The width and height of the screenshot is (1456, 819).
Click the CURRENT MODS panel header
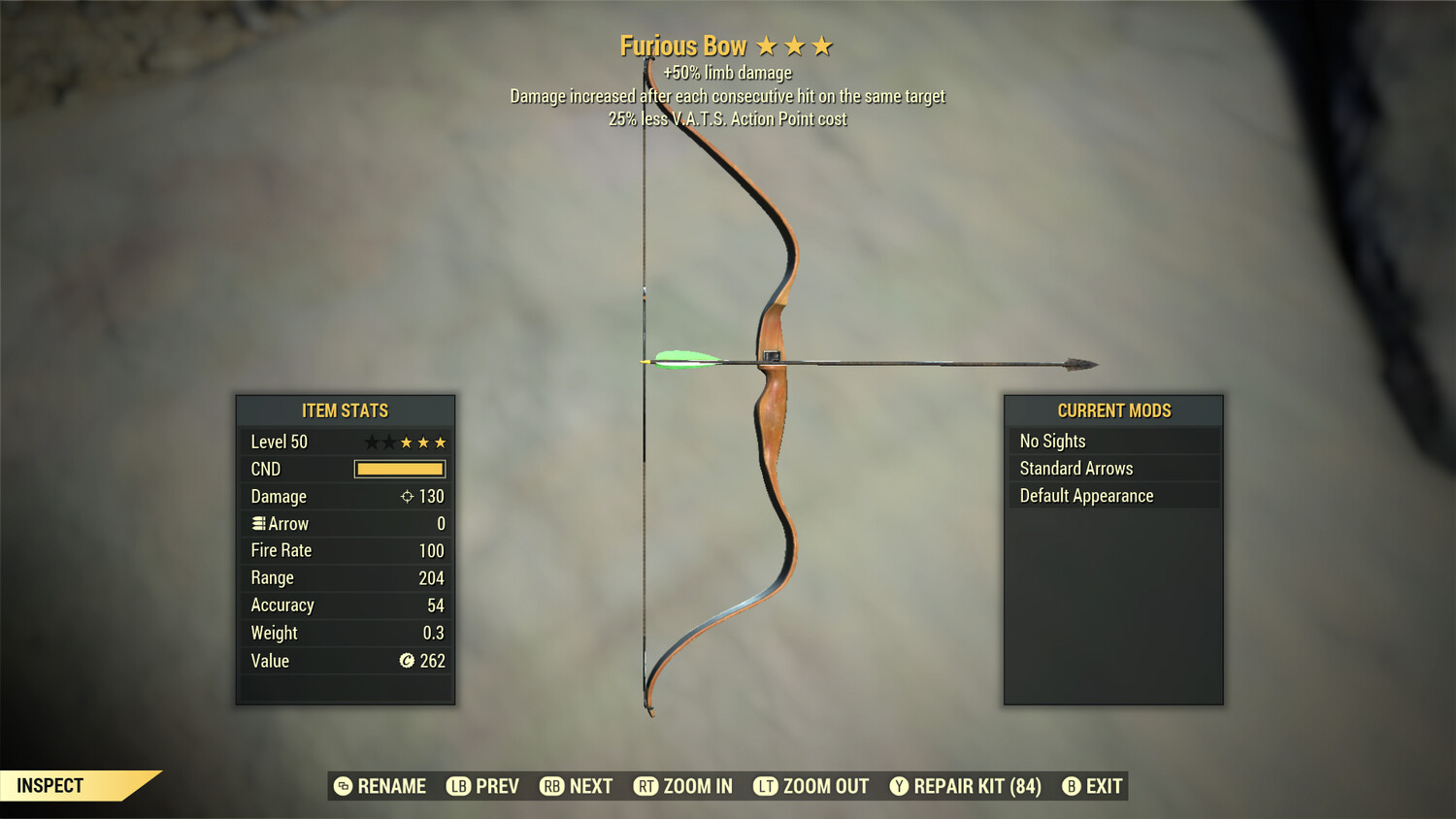1113,410
